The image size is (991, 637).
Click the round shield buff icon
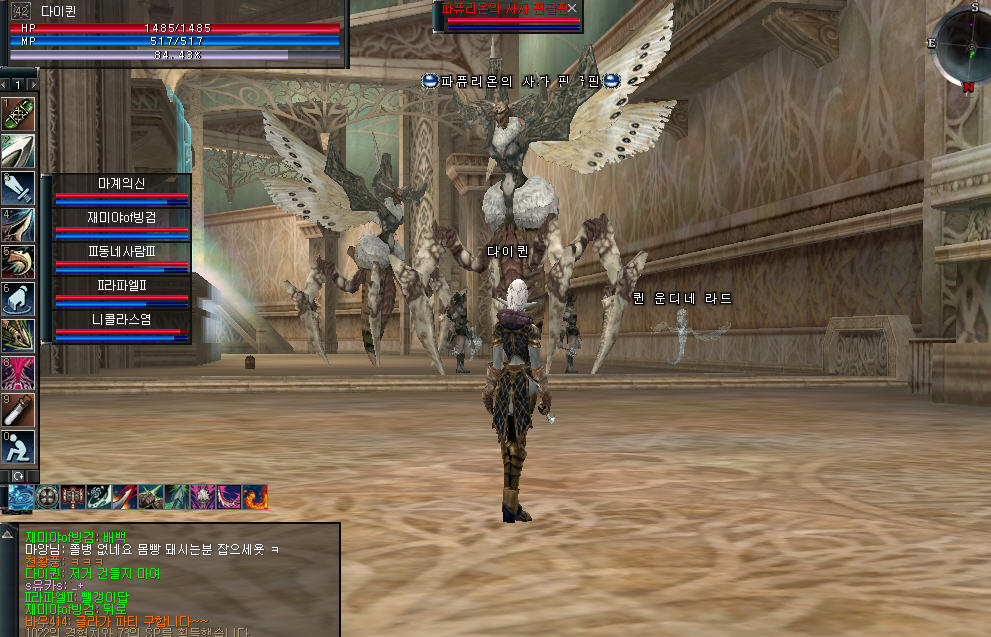(x=48, y=496)
